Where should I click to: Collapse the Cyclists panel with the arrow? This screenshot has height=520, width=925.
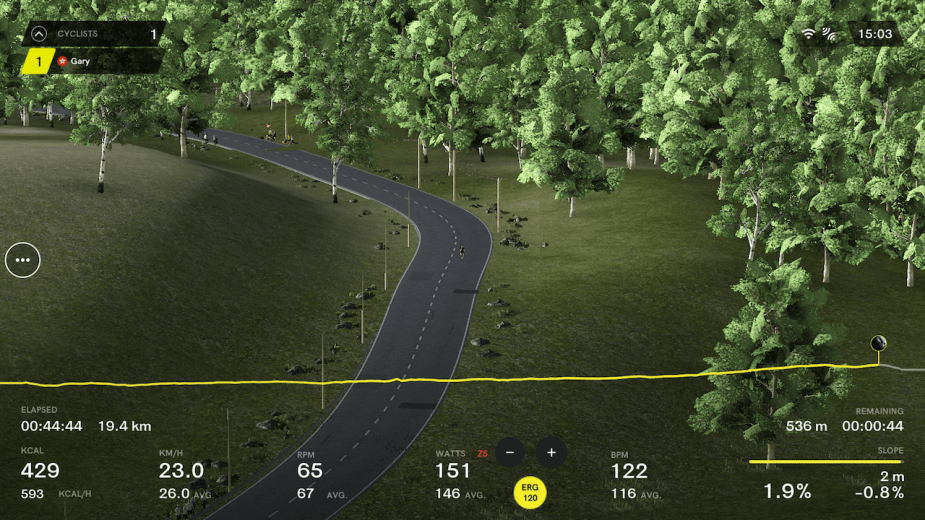point(39,34)
